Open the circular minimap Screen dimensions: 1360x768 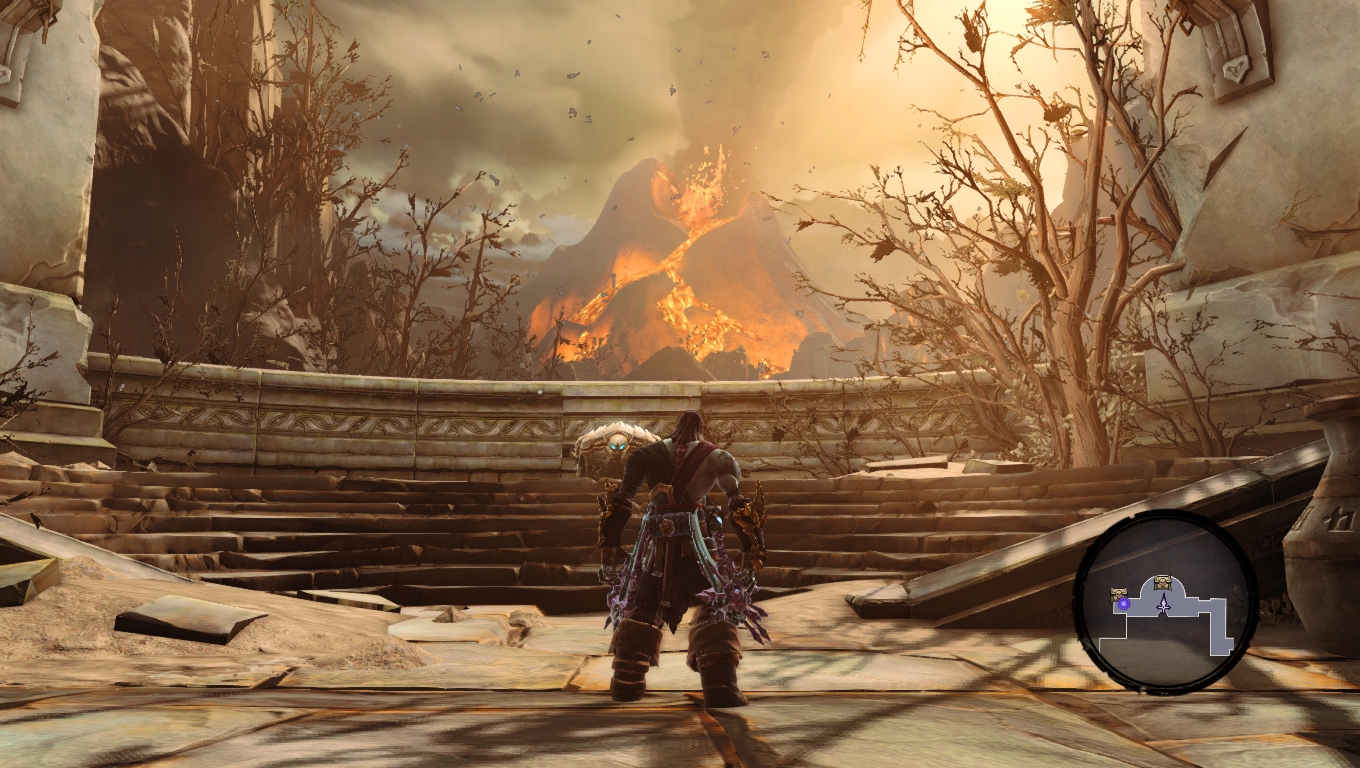click(1165, 601)
